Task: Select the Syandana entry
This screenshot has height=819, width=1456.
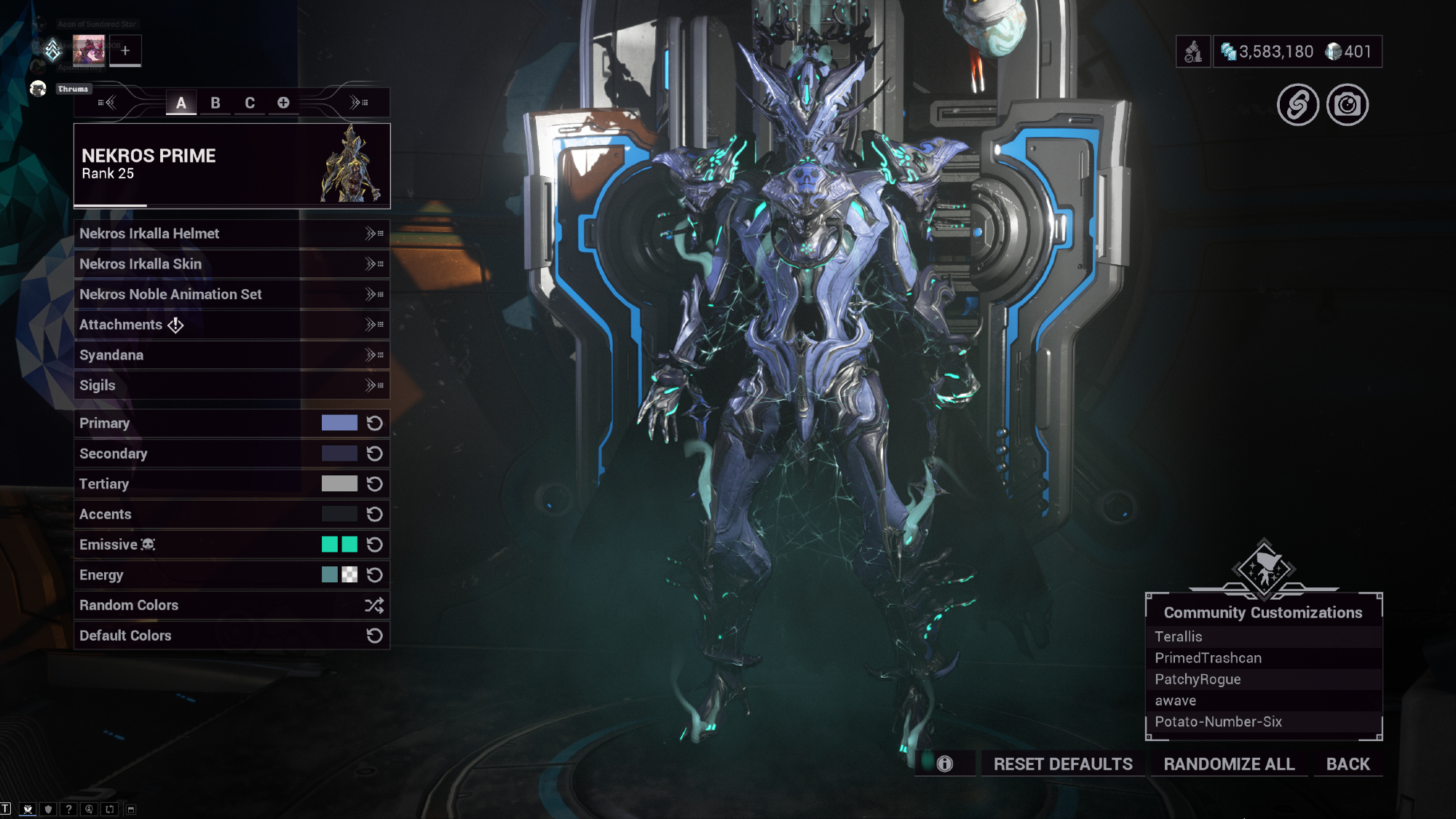Action: tap(232, 355)
